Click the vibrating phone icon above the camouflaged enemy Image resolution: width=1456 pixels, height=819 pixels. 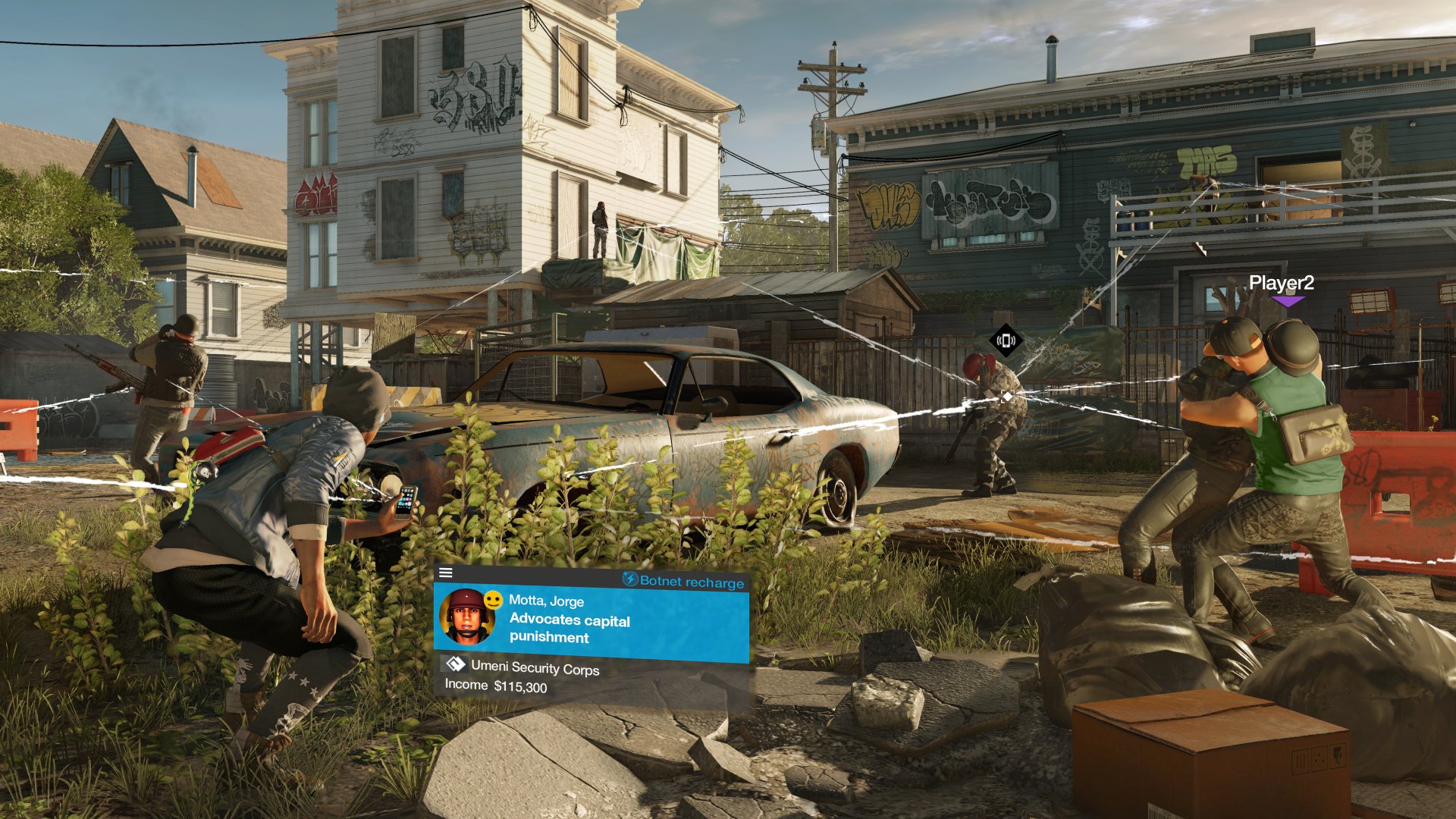(1006, 341)
